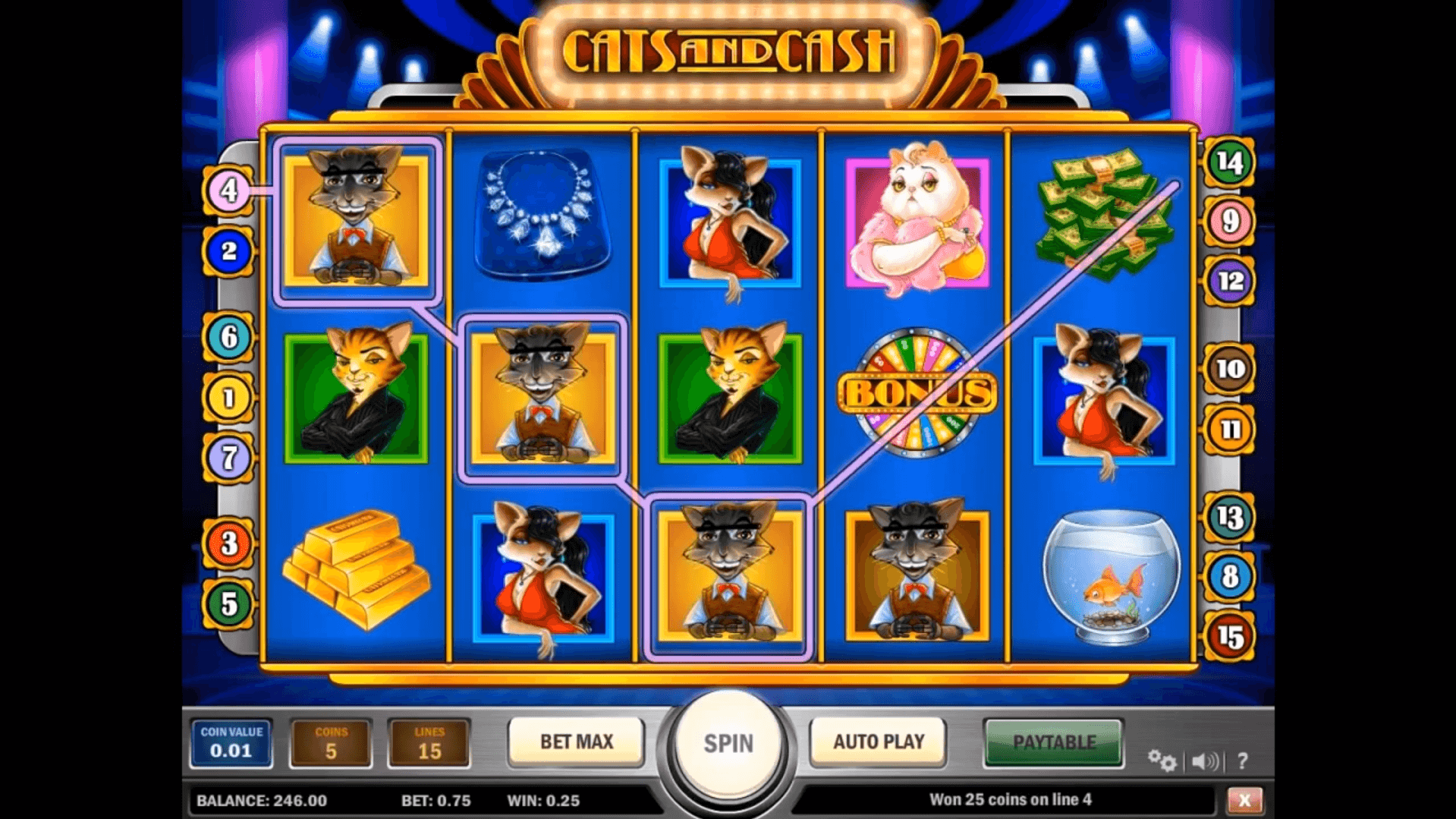Open the gear settings

tap(1161, 760)
